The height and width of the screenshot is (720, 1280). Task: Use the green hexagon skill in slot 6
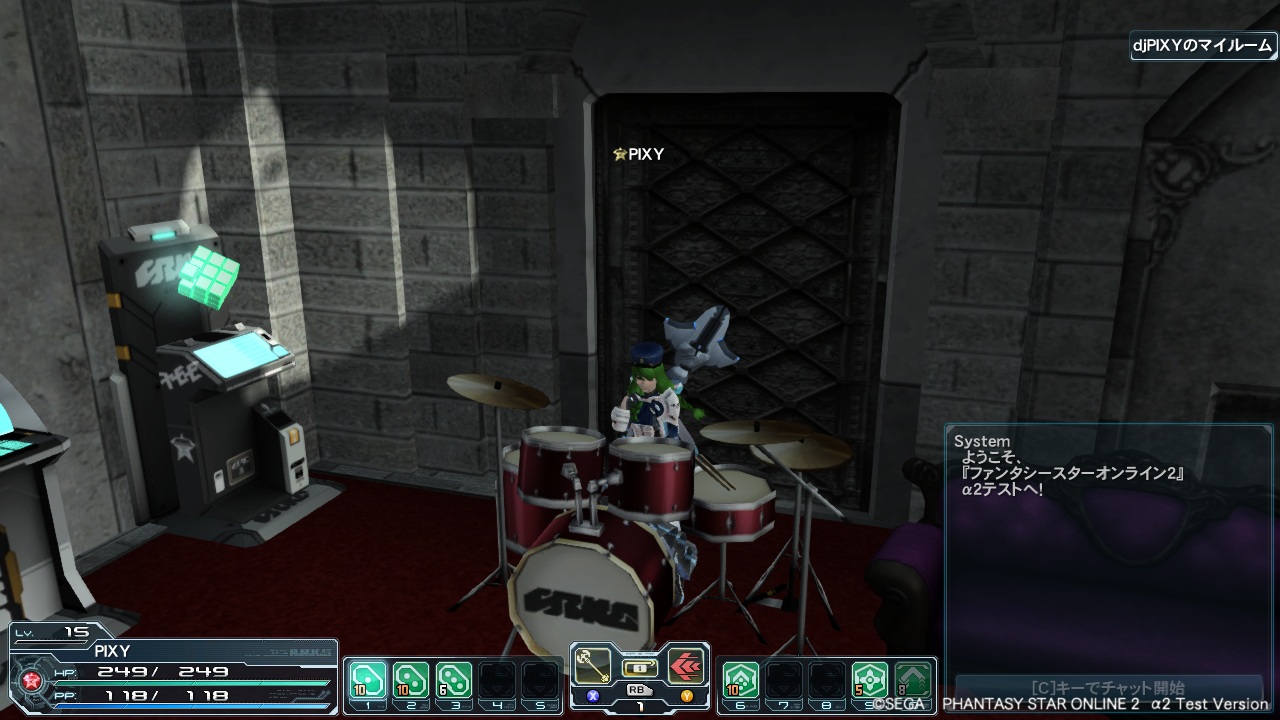pos(740,680)
